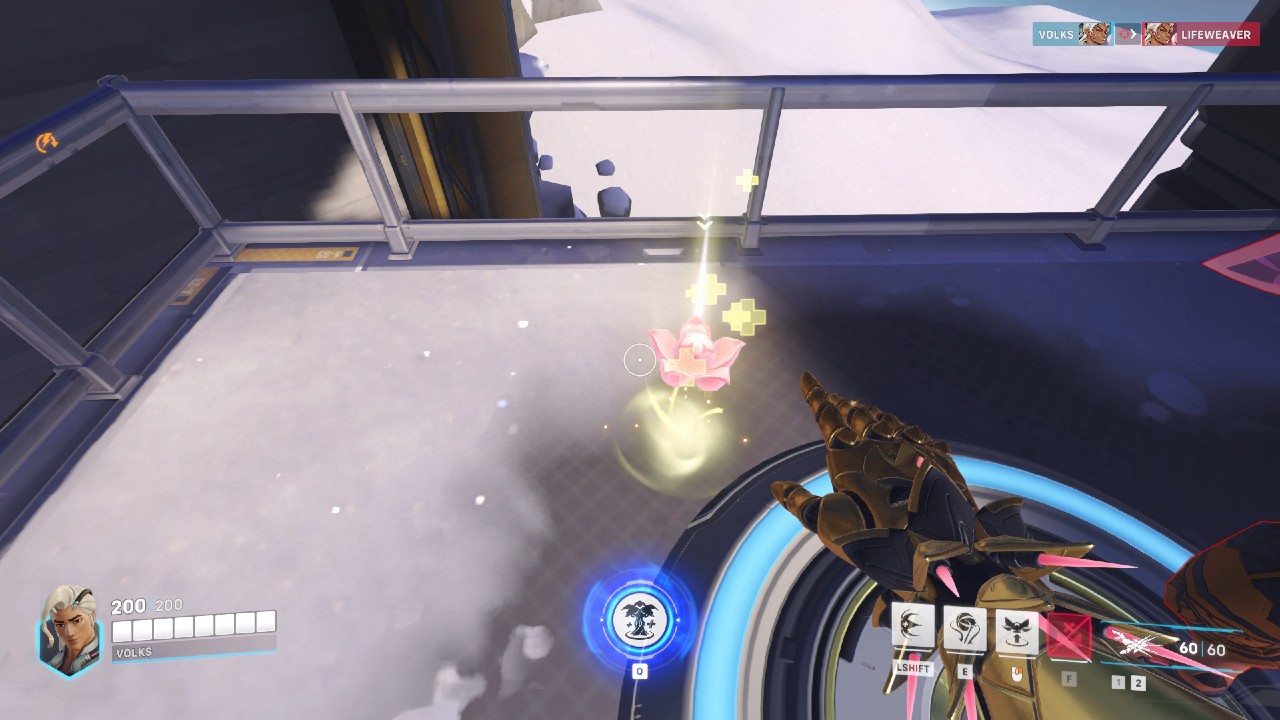Click the Lifeweaver portrait in the killfeed
1280x720 pixels.
[x=1161, y=33]
